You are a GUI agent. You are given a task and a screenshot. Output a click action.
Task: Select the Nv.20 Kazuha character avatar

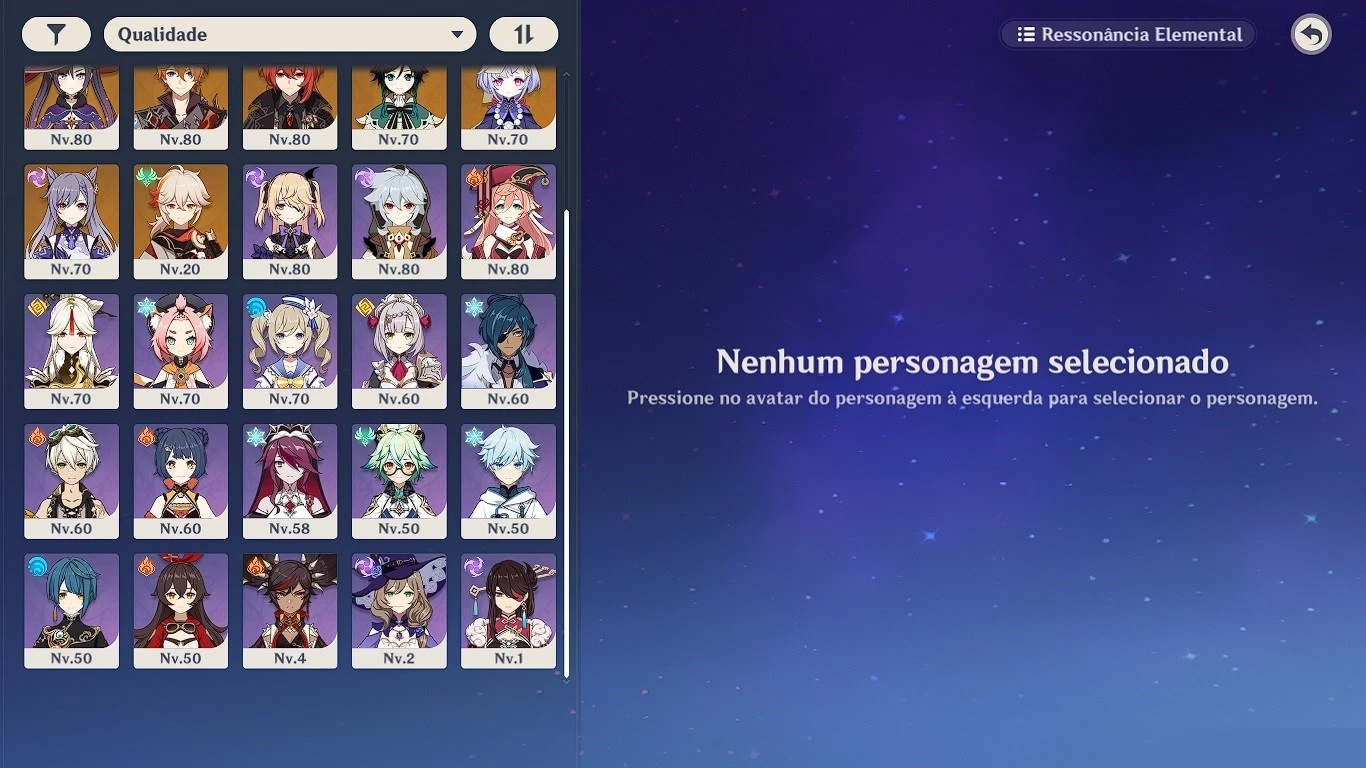pos(181,215)
